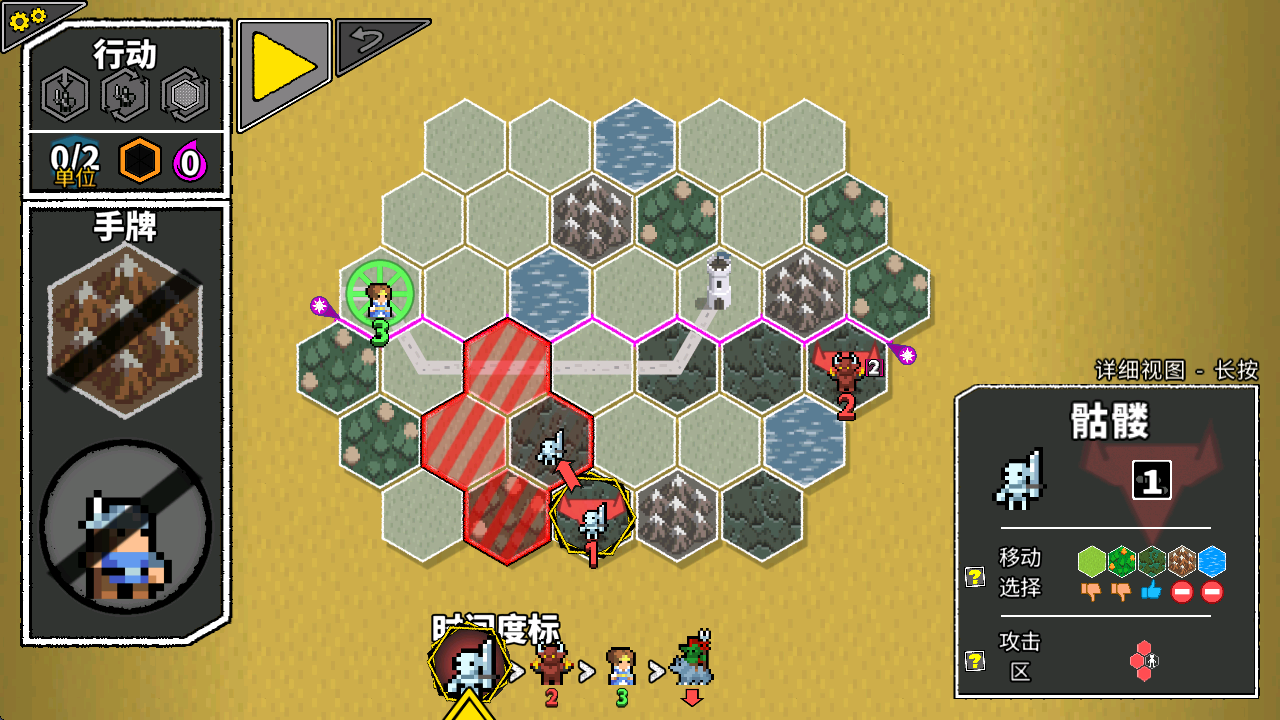
Task: Select the green-ringed girl unit on the board
Action: 379,295
